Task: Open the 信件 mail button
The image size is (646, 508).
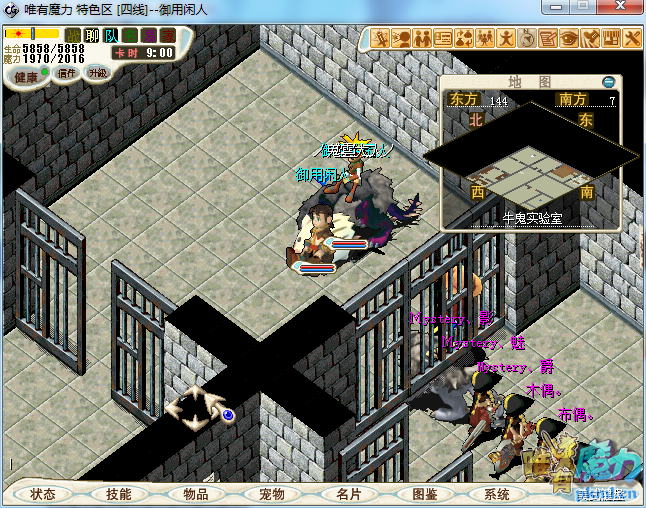Action: coord(67,74)
